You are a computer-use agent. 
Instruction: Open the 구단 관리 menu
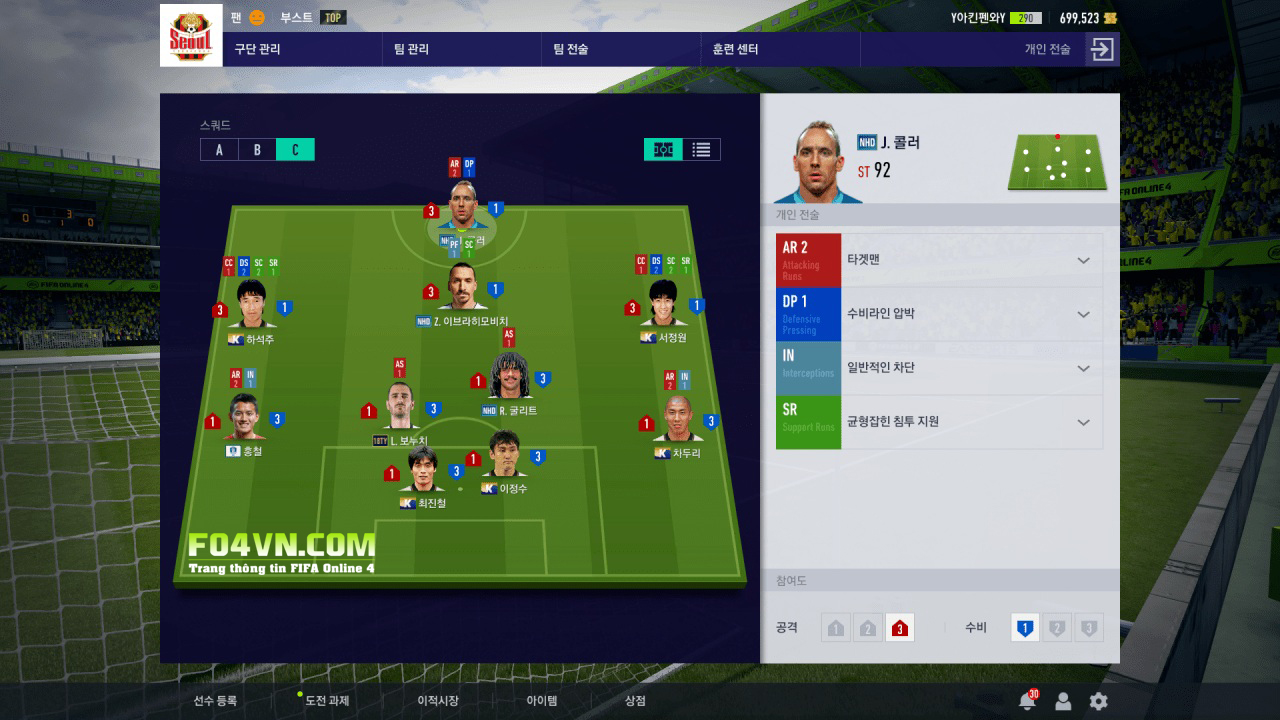(257, 49)
